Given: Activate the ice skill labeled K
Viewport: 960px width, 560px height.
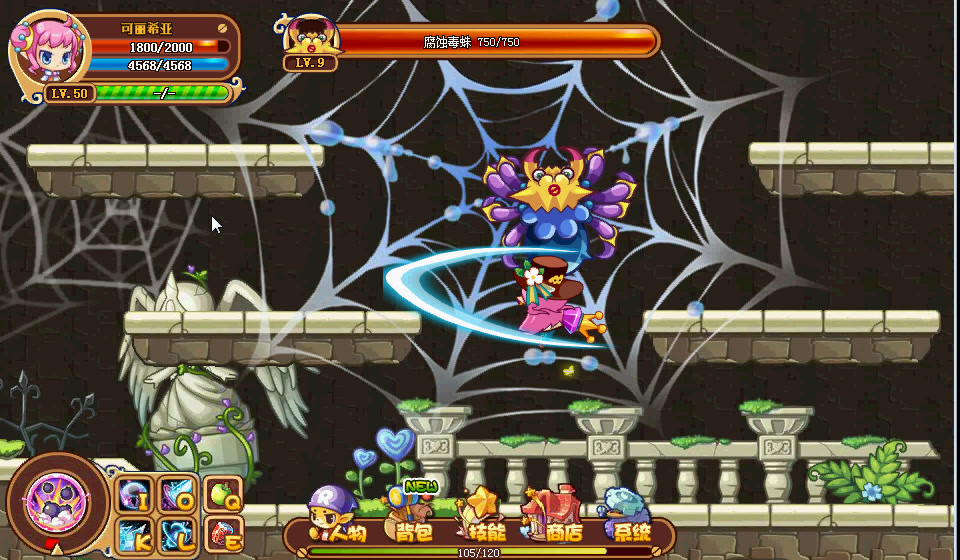Looking at the screenshot, I should coord(134,534).
